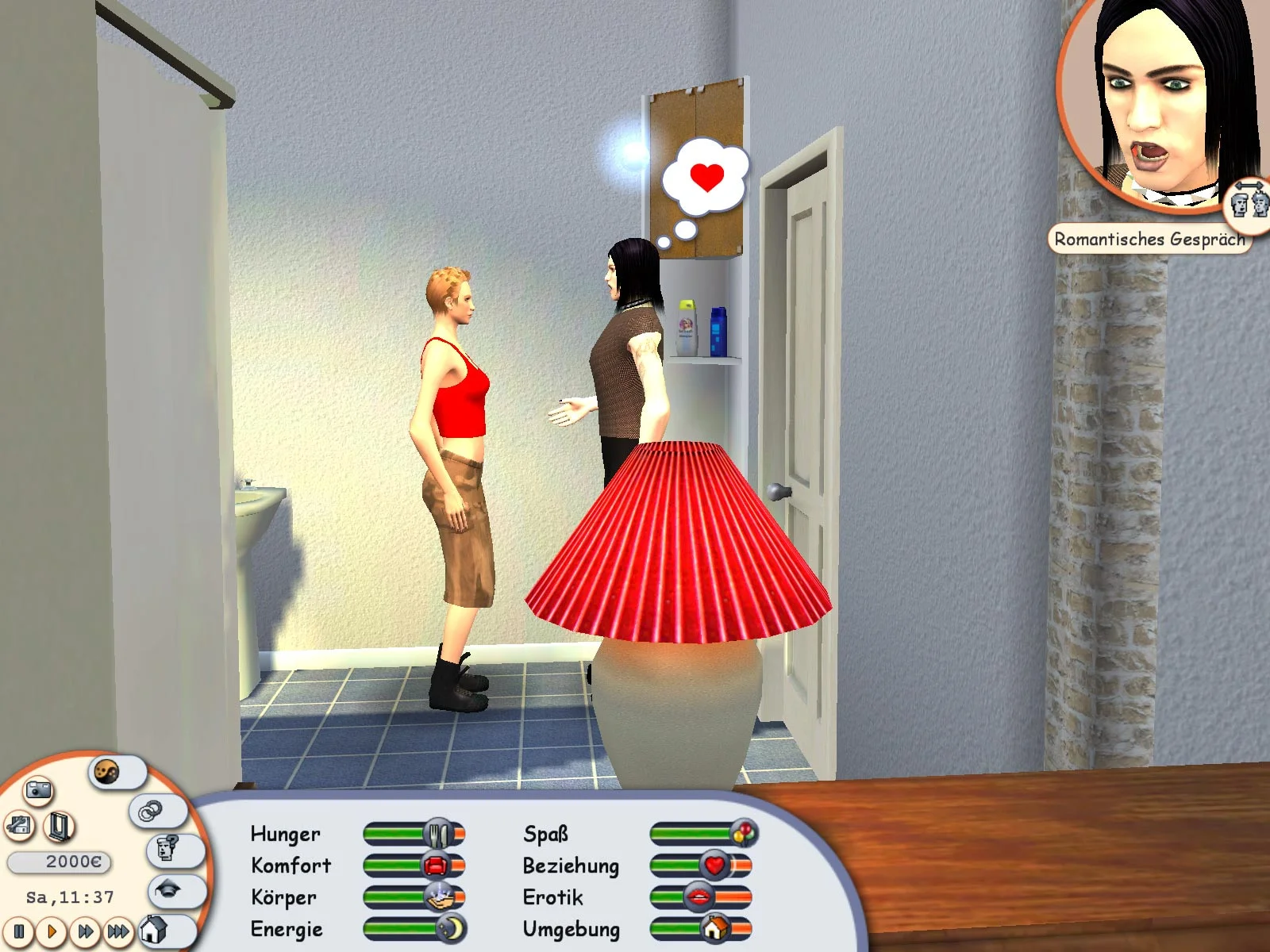
Task: Click the Hunger need bar
Action: (413, 834)
